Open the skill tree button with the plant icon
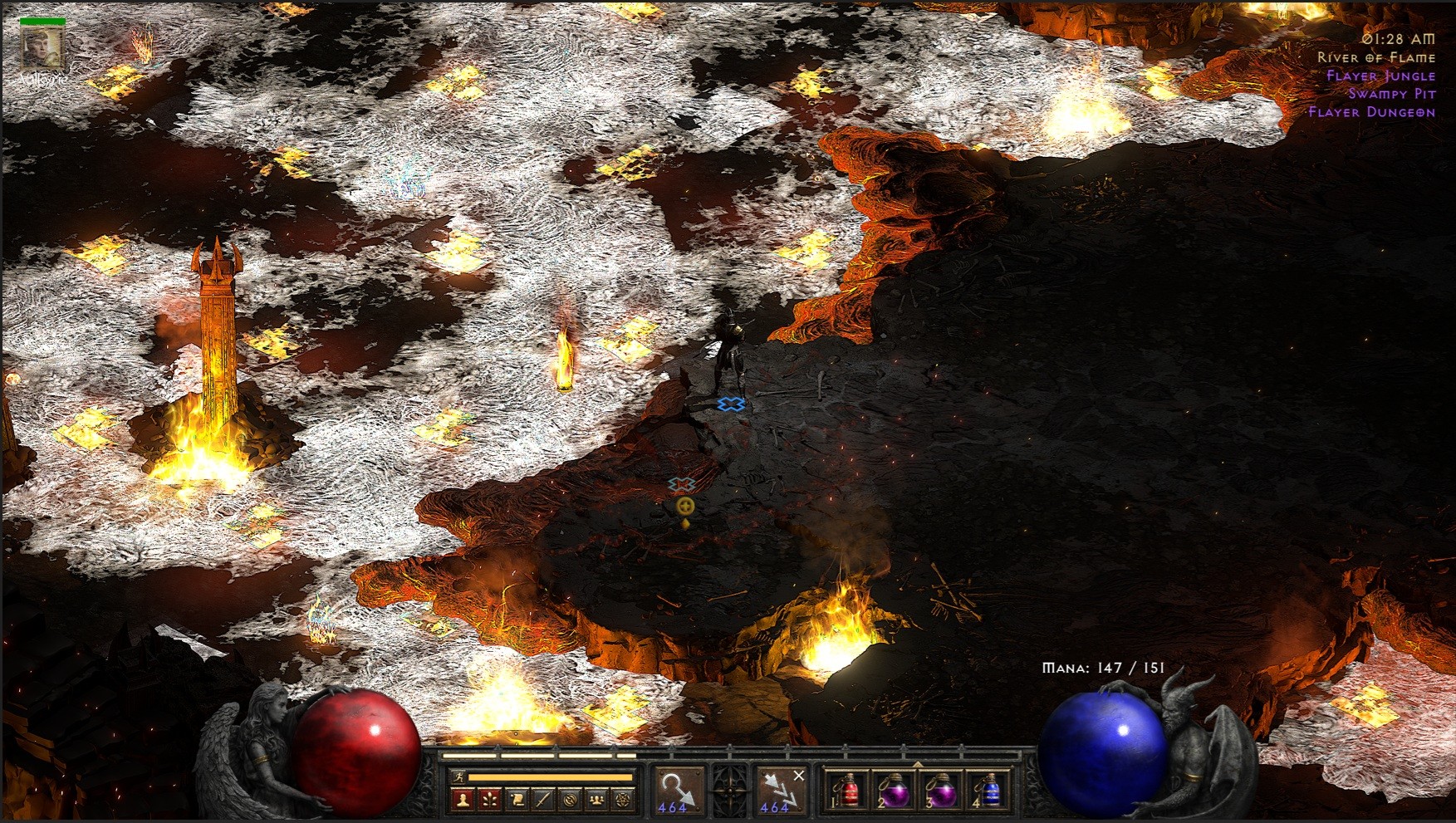This screenshot has width=1456, height=823. (x=490, y=800)
